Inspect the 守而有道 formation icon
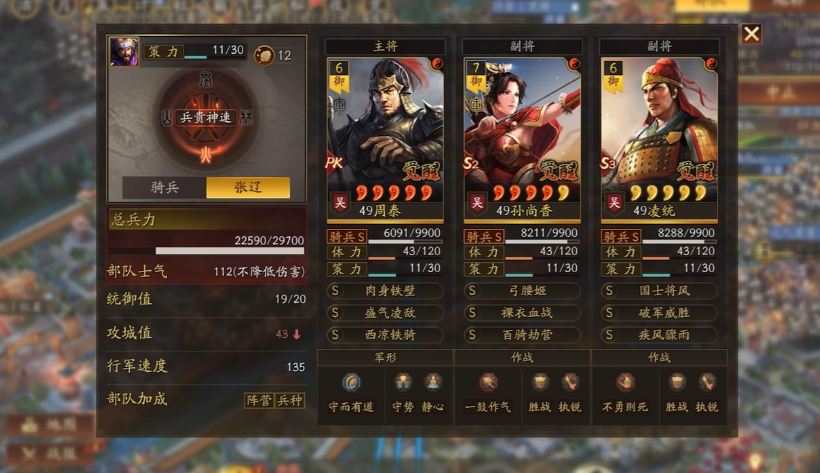Screen dimensions: 820x473 (351, 382)
